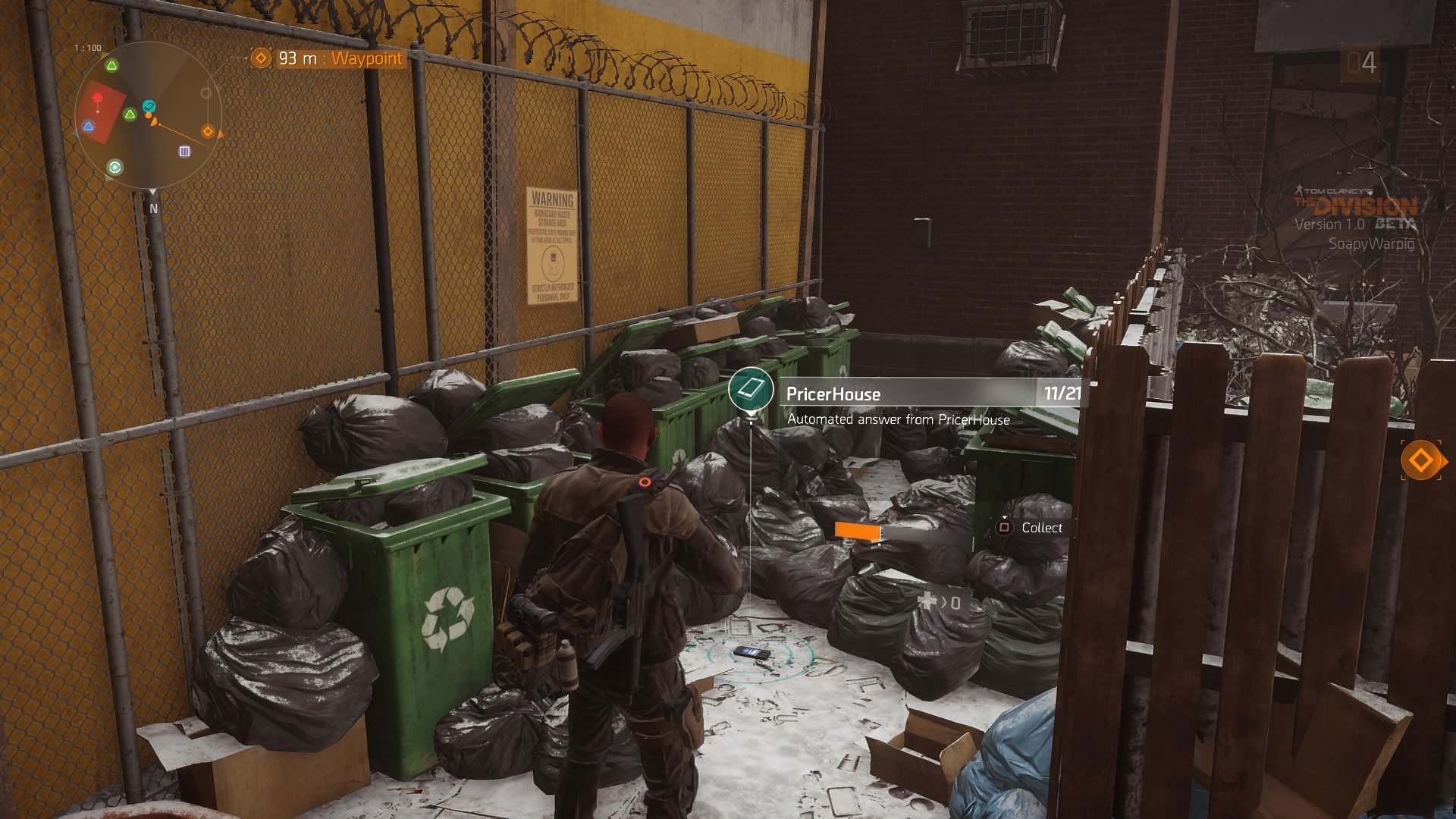Choose the off-screen waypoint indicator with brackets

1420,460
